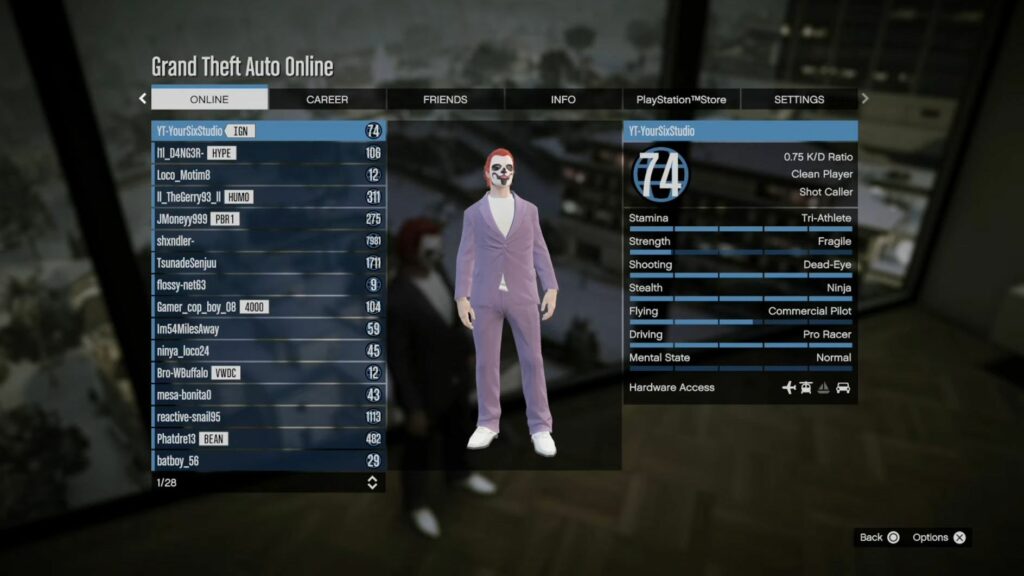
Task: Select Gamer_cop_boy_08 player row
Action: pos(268,307)
